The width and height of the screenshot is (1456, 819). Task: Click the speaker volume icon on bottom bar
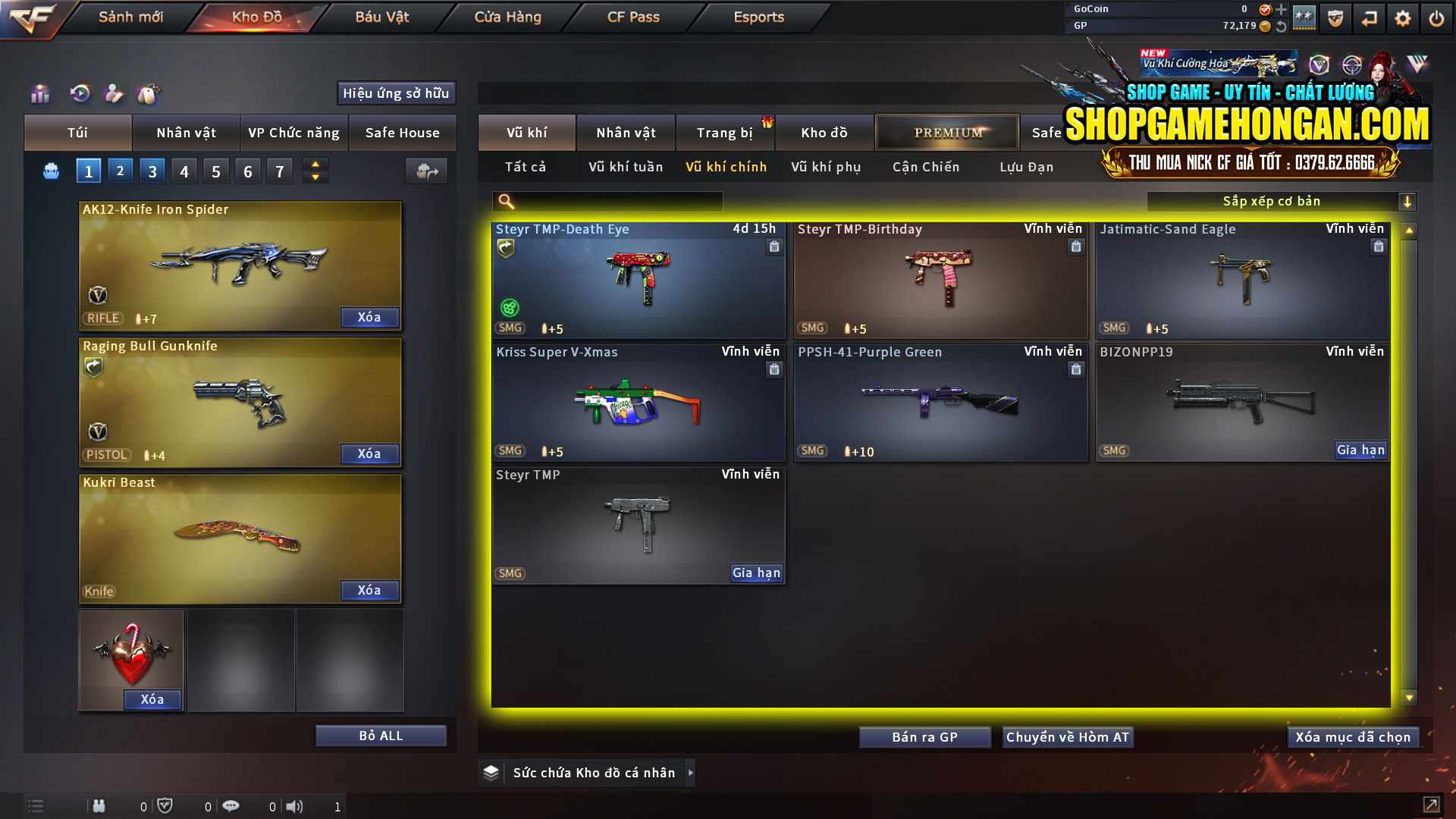point(294,805)
